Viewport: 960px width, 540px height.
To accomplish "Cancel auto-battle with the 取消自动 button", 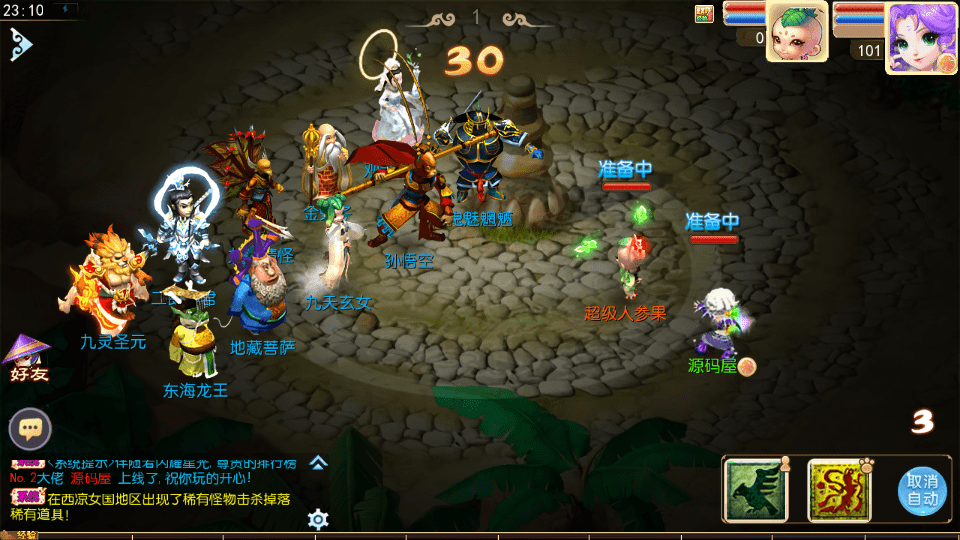I will [x=922, y=491].
